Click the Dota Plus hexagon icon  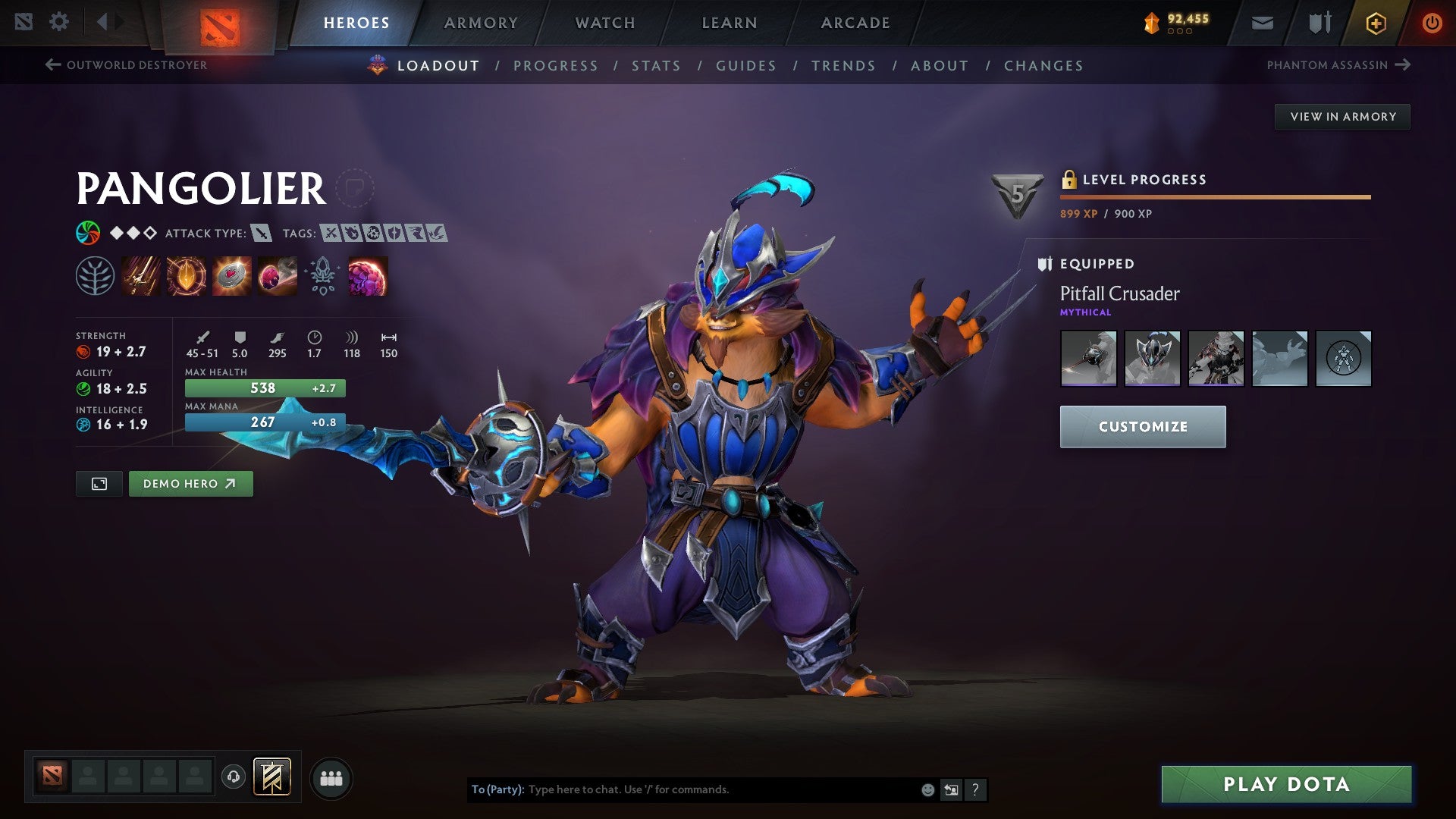click(x=1375, y=22)
